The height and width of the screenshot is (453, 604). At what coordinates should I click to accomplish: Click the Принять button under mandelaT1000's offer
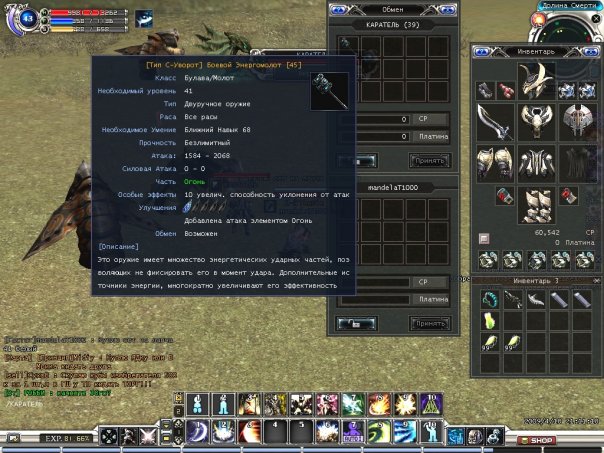[429, 323]
